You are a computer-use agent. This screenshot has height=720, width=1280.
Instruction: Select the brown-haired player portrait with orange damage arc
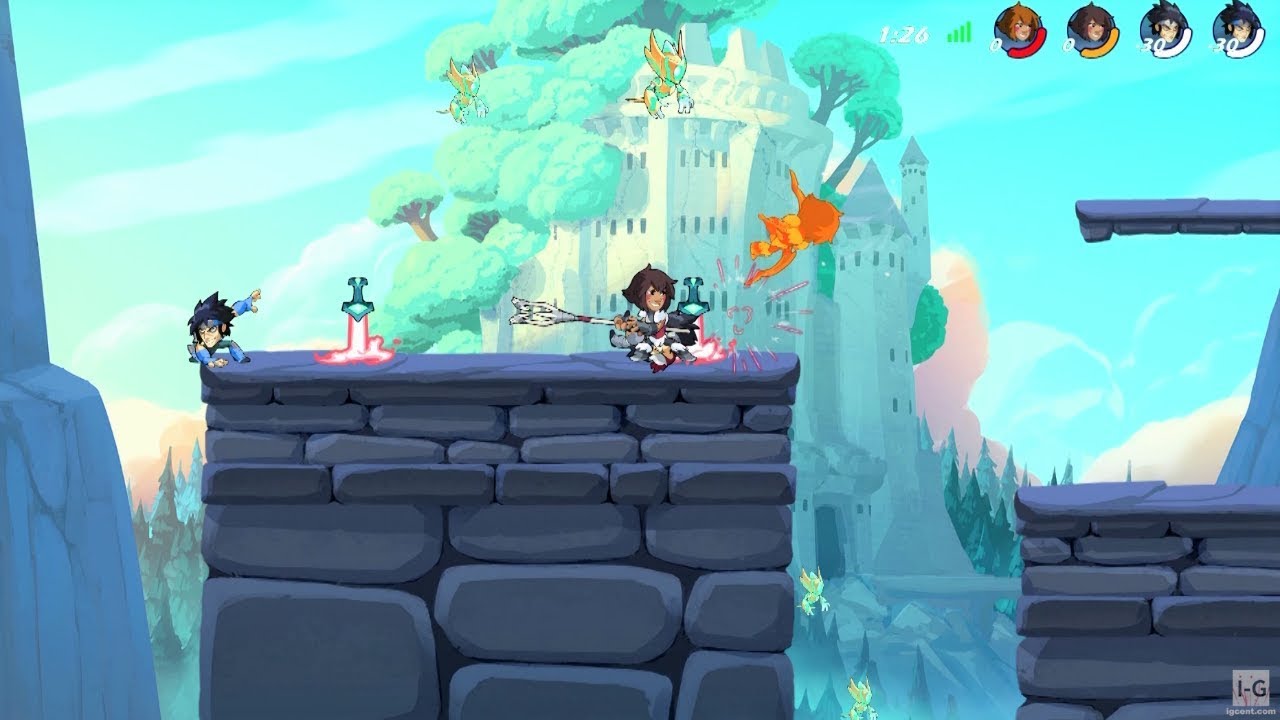[x=1092, y=29]
